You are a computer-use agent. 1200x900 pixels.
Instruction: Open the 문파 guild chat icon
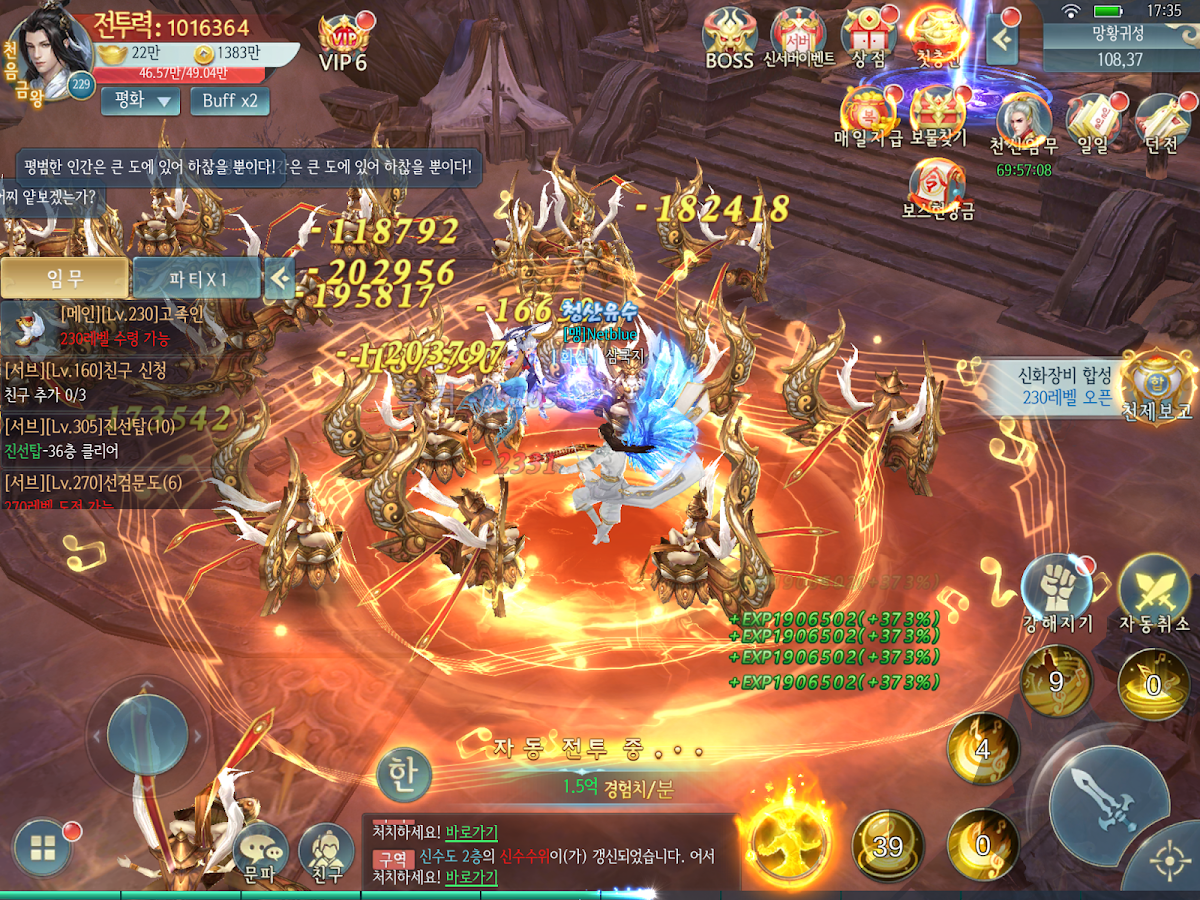(260, 852)
